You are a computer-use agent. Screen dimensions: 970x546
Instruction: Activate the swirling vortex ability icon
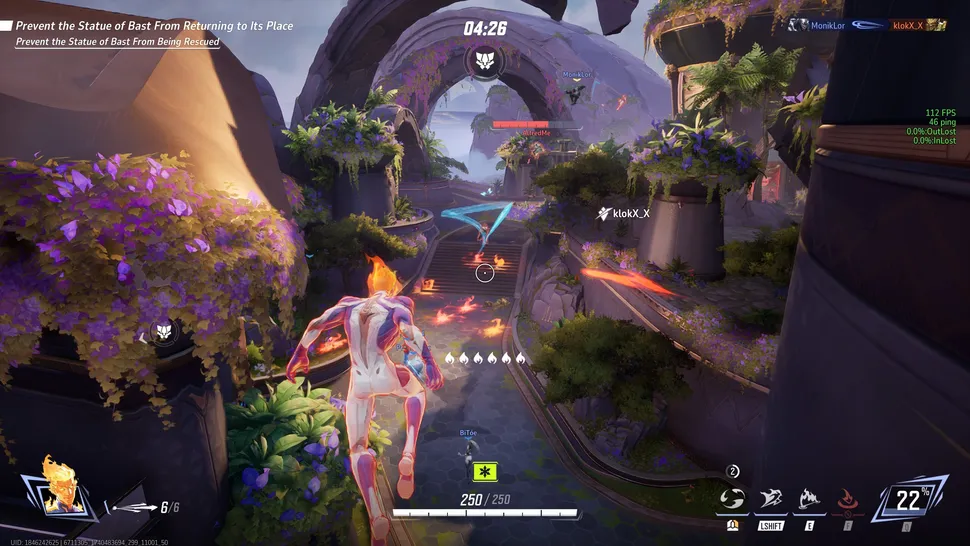[733, 499]
